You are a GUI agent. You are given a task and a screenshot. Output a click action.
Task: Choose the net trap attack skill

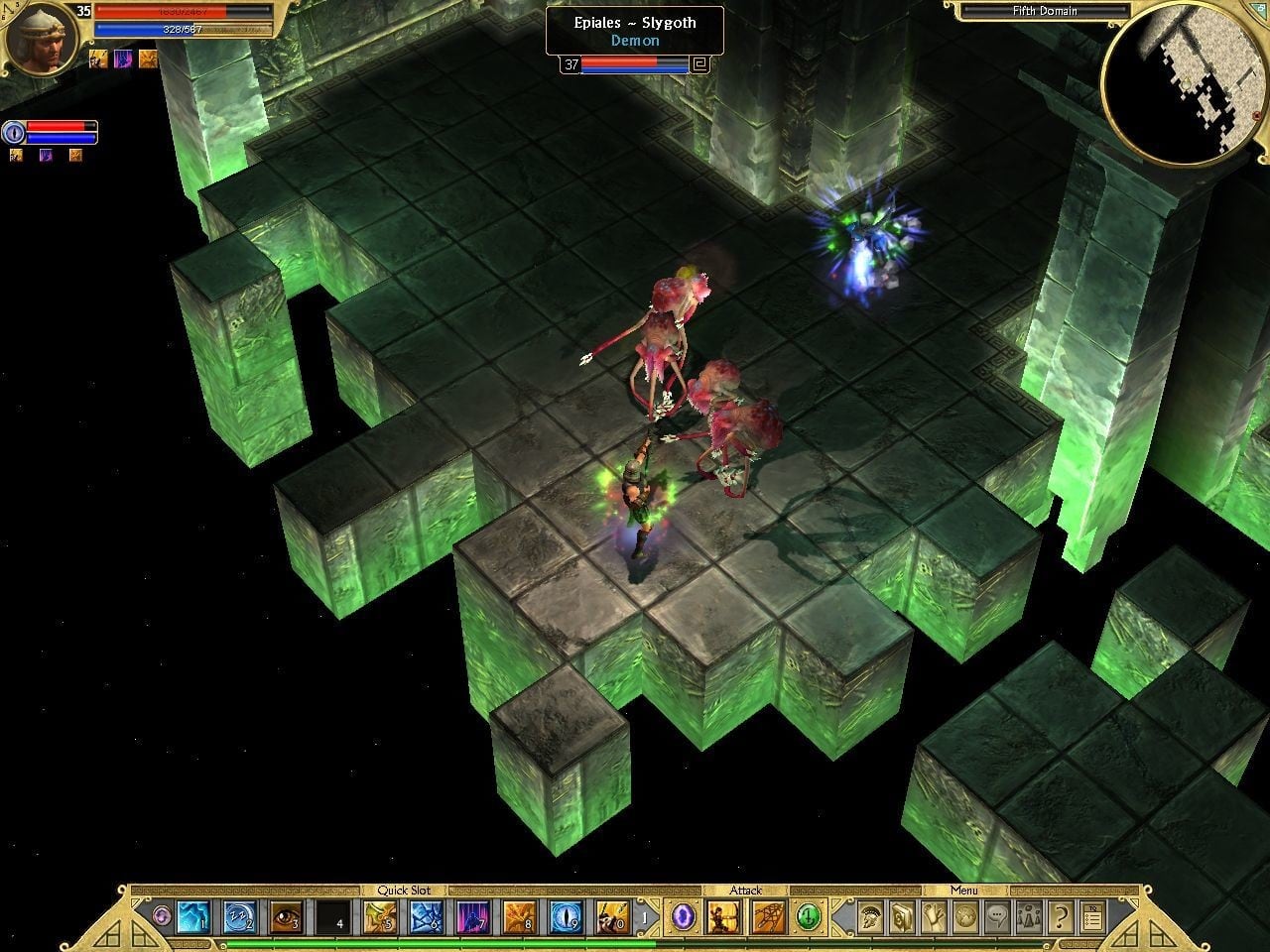point(765,917)
